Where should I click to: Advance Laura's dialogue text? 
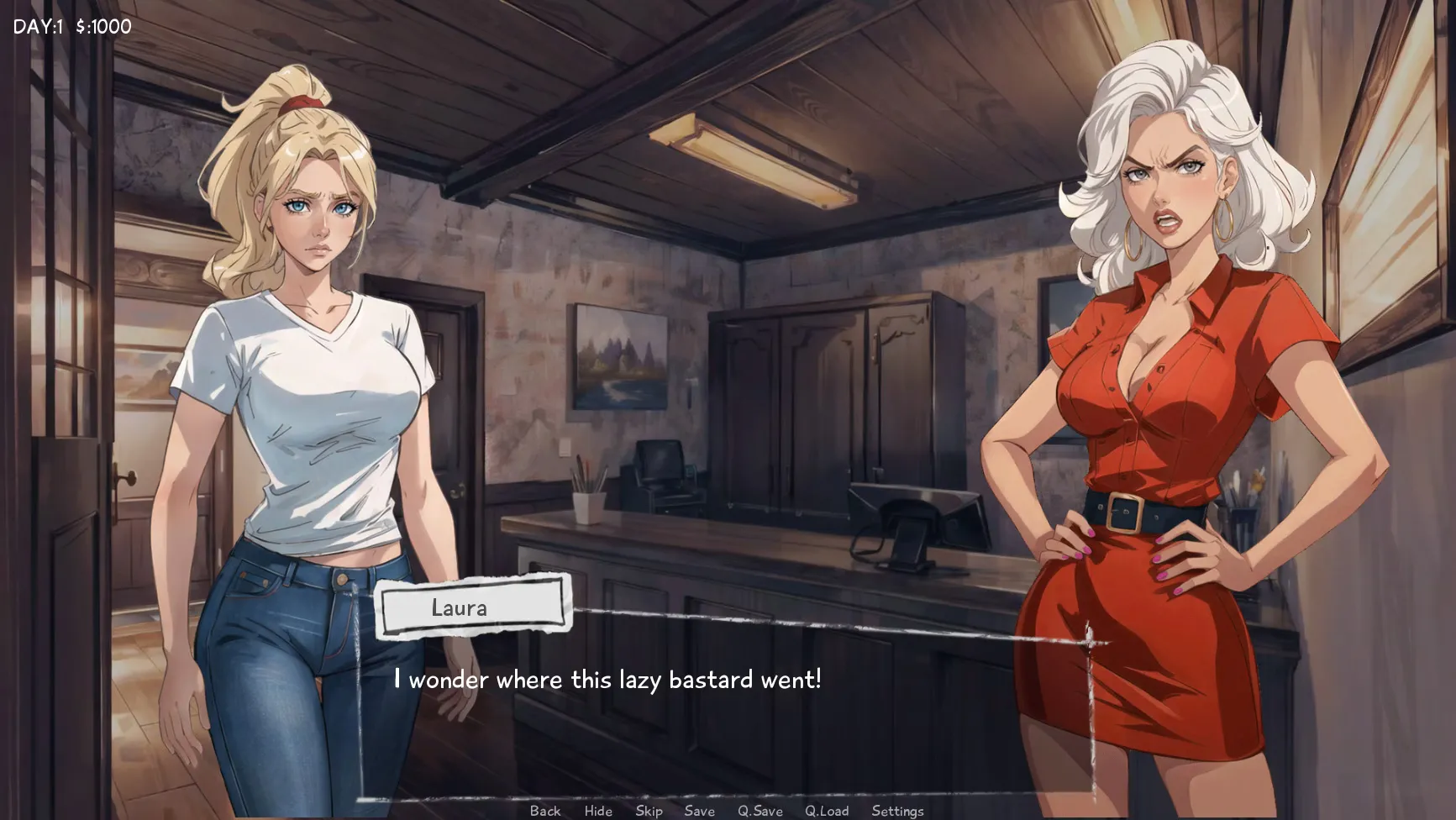tap(607, 680)
